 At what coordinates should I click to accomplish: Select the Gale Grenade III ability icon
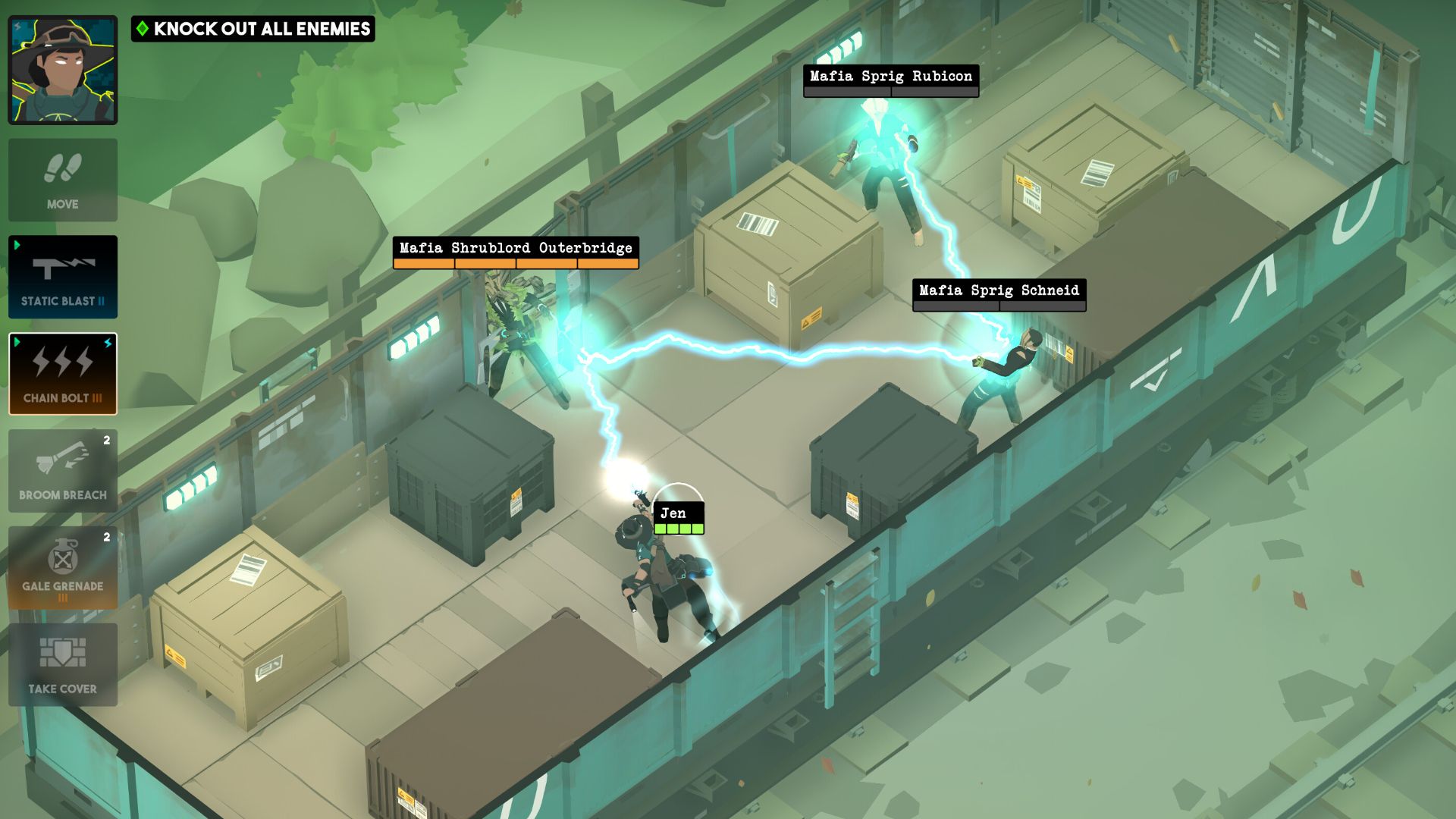click(x=63, y=567)
